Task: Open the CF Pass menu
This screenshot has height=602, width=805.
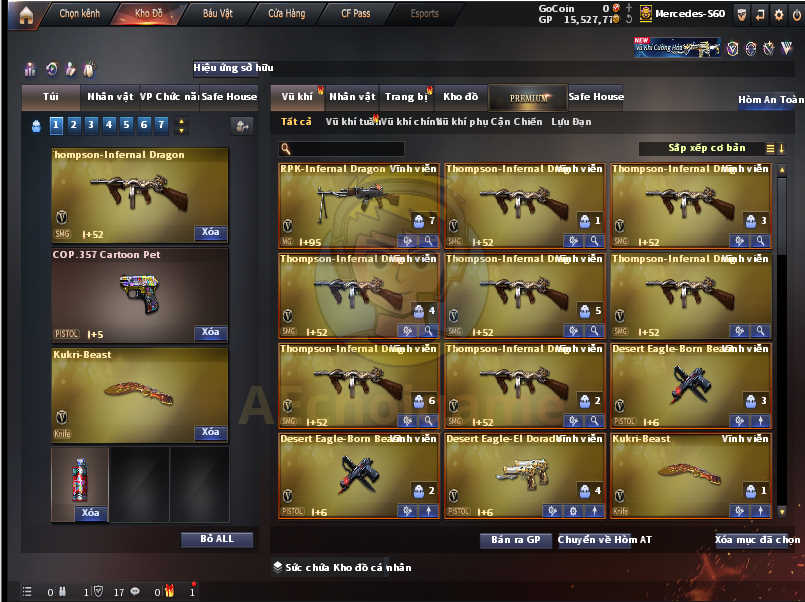Action: pyautogui.click(x=355, y=14)
